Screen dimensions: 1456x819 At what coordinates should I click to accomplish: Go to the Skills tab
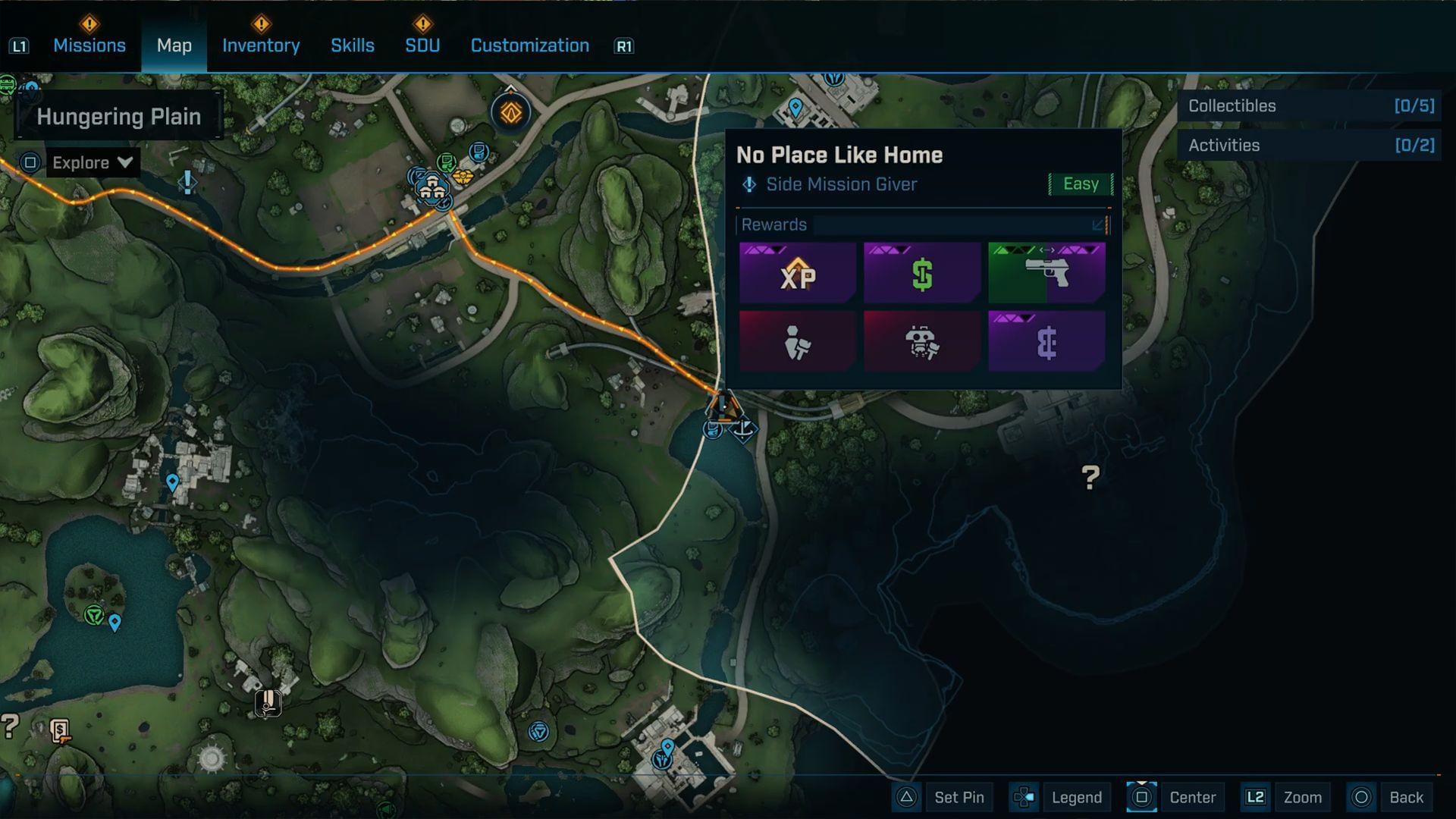353,45
